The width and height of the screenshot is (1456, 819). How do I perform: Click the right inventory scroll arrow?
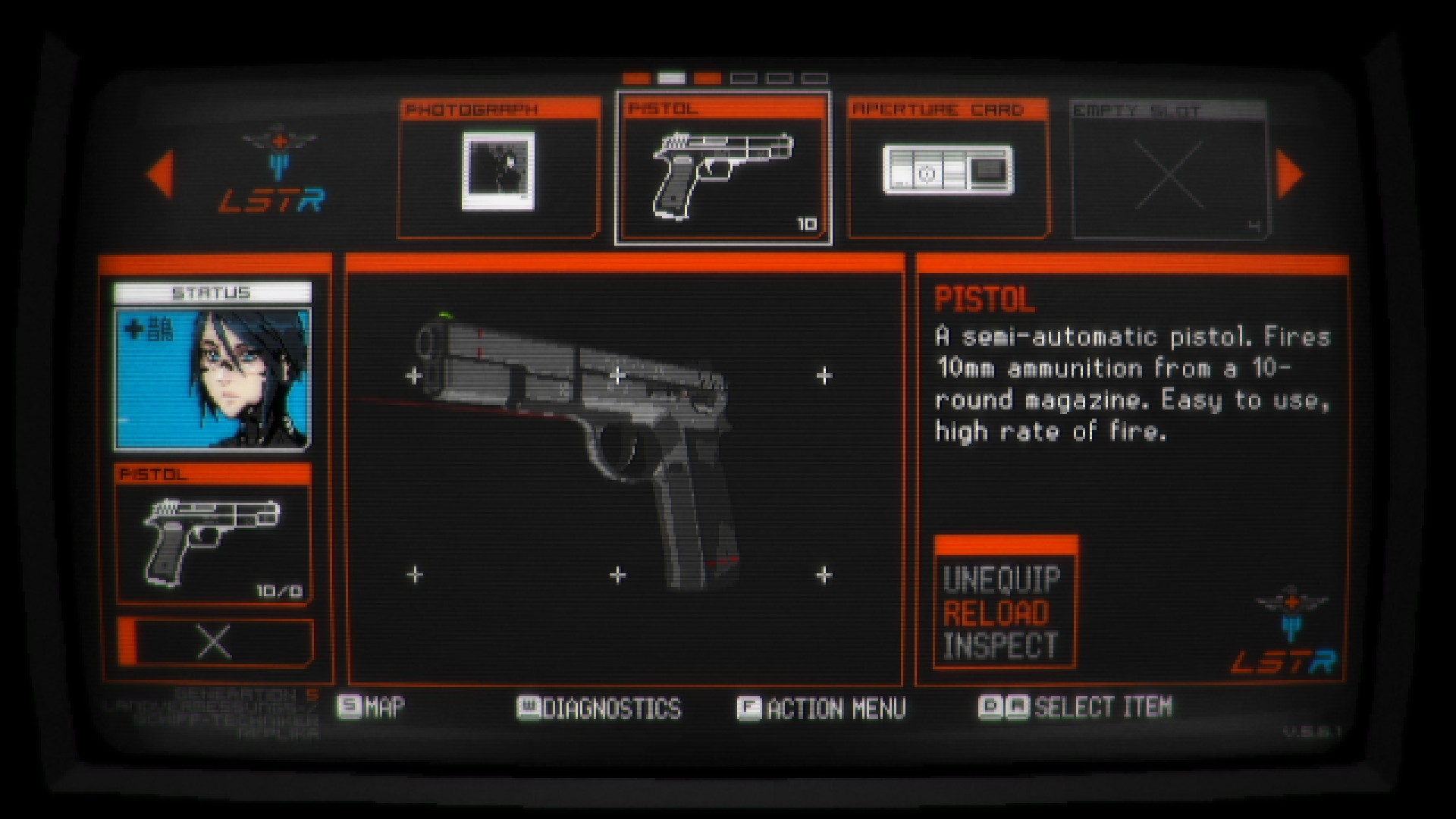(1289, 174)
